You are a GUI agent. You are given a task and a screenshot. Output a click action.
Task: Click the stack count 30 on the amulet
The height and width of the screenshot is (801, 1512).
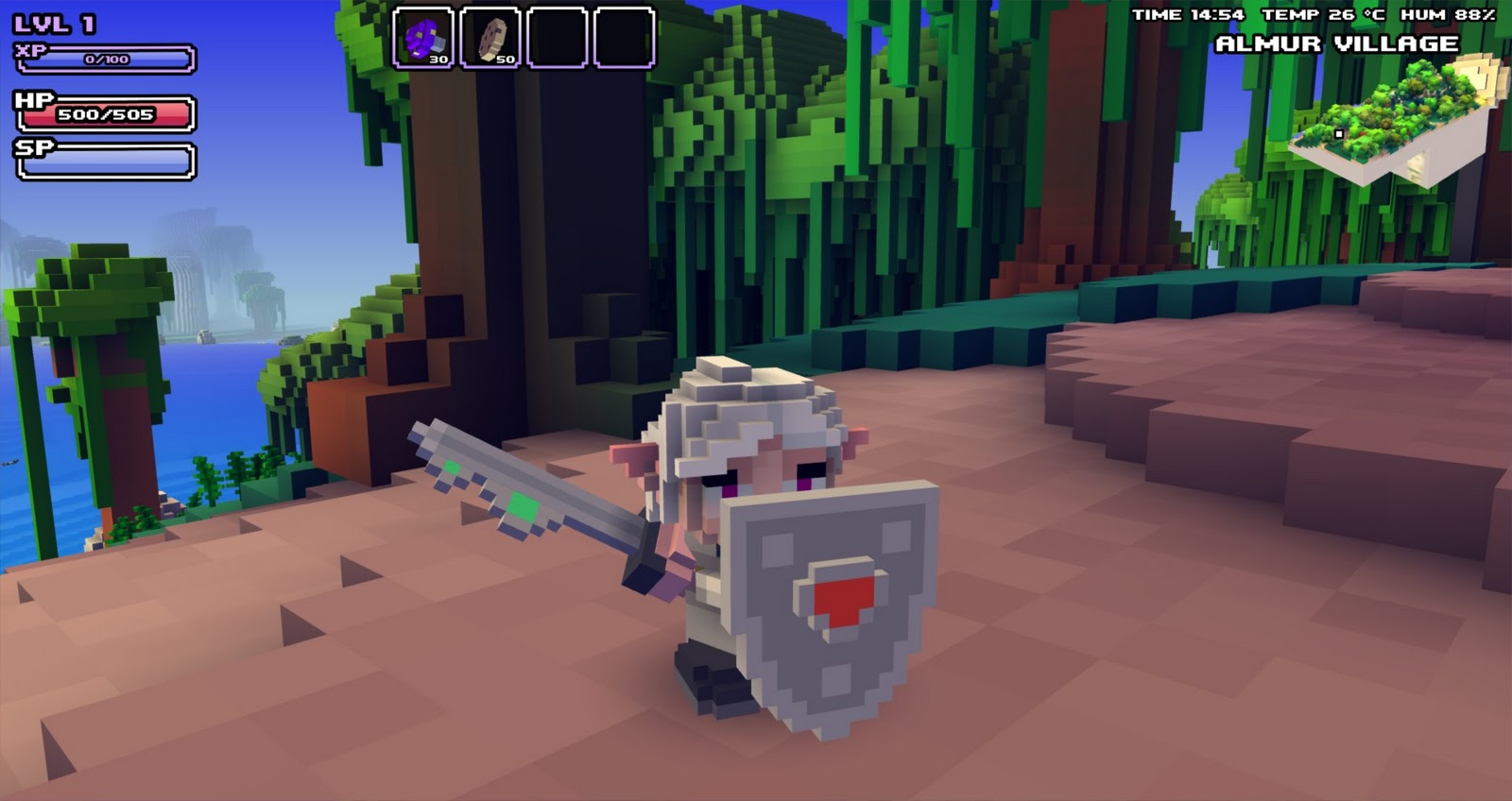click(x=437, y=59)
